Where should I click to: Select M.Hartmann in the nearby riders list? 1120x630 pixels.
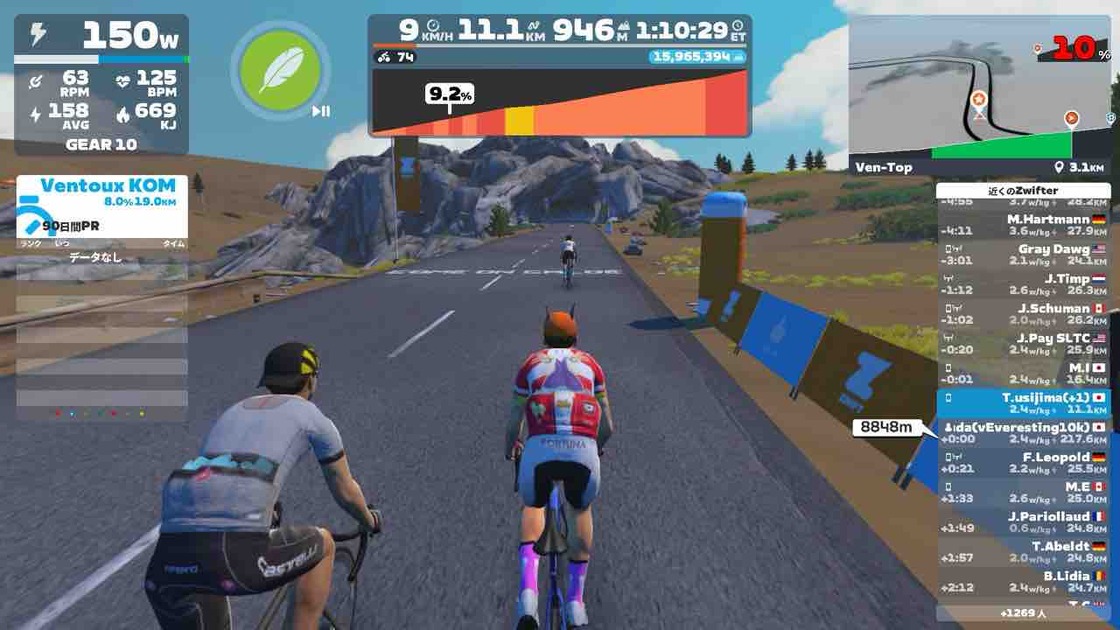click(1024, 225)
